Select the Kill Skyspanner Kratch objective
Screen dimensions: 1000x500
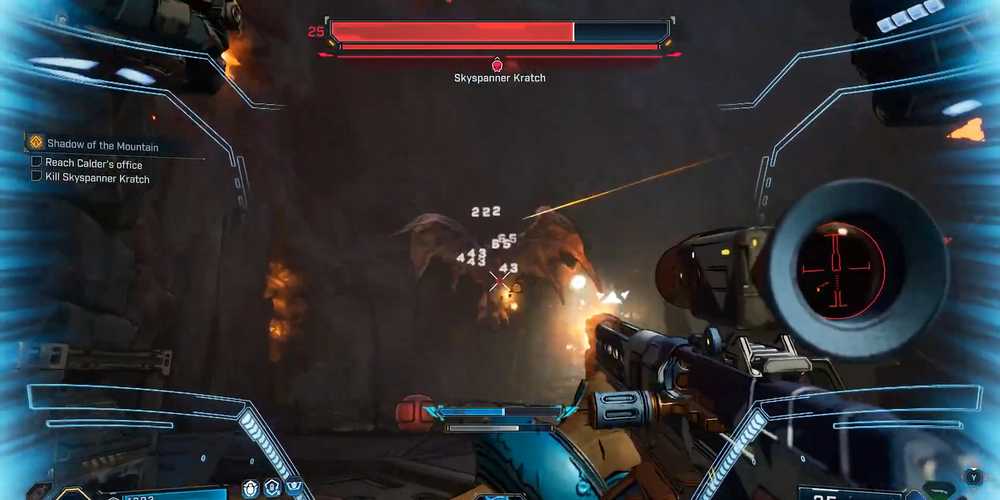97,178
